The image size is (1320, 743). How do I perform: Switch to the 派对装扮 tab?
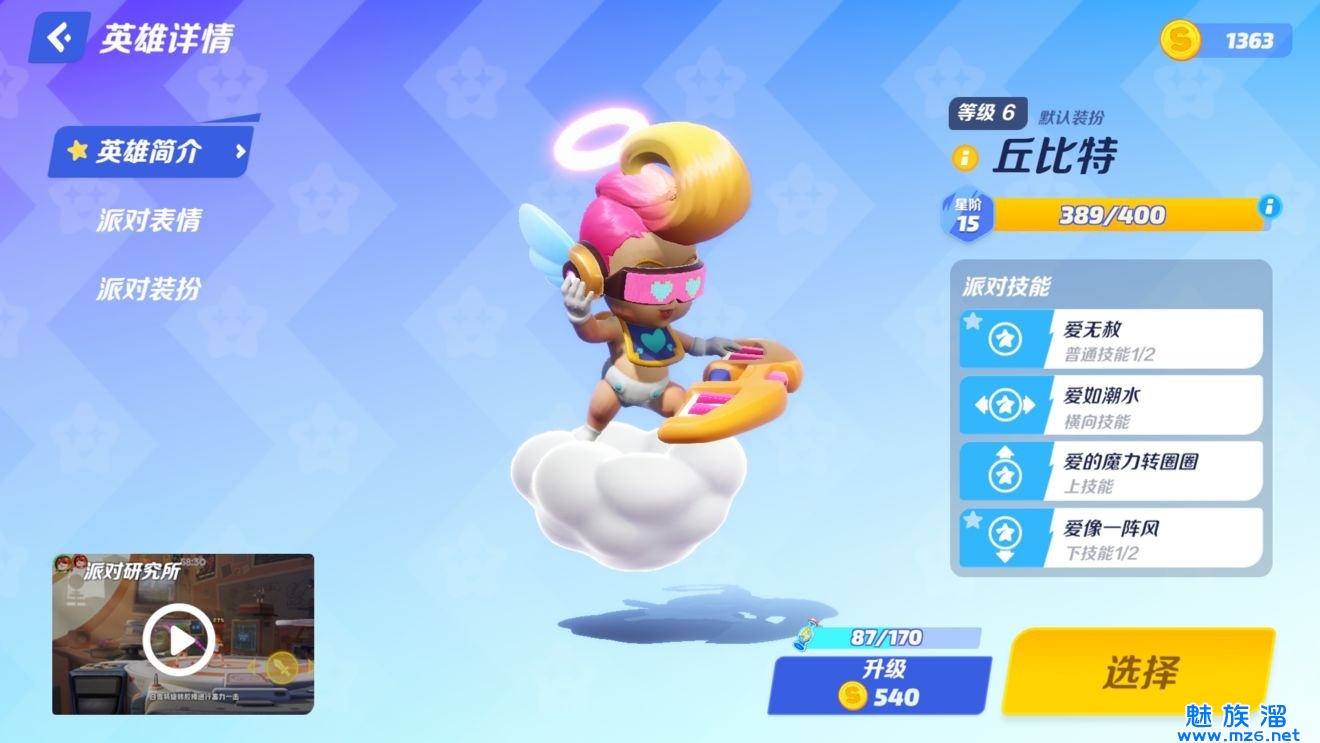(148, 289)
